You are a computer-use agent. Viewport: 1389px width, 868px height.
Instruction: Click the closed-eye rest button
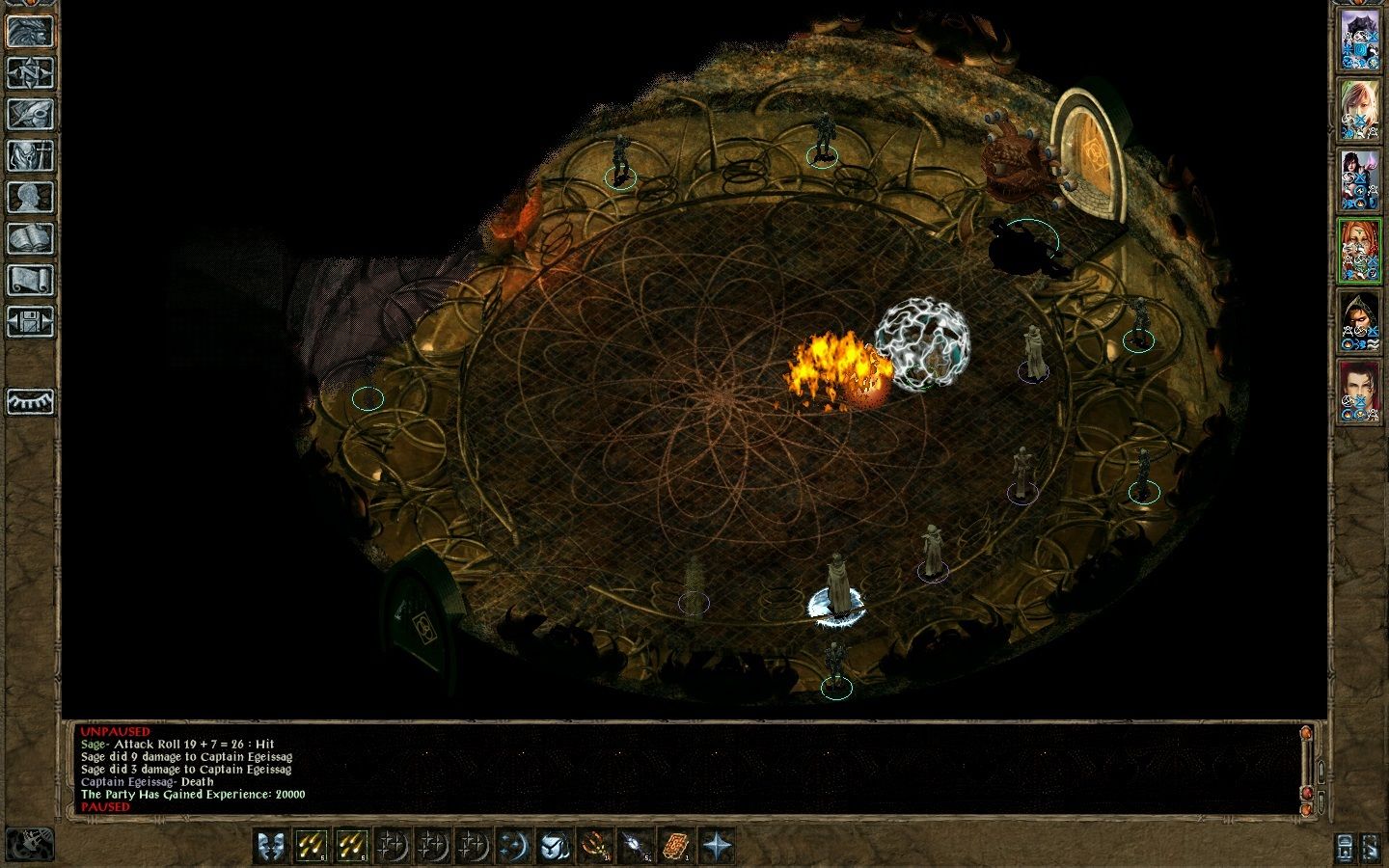(31, 401)
